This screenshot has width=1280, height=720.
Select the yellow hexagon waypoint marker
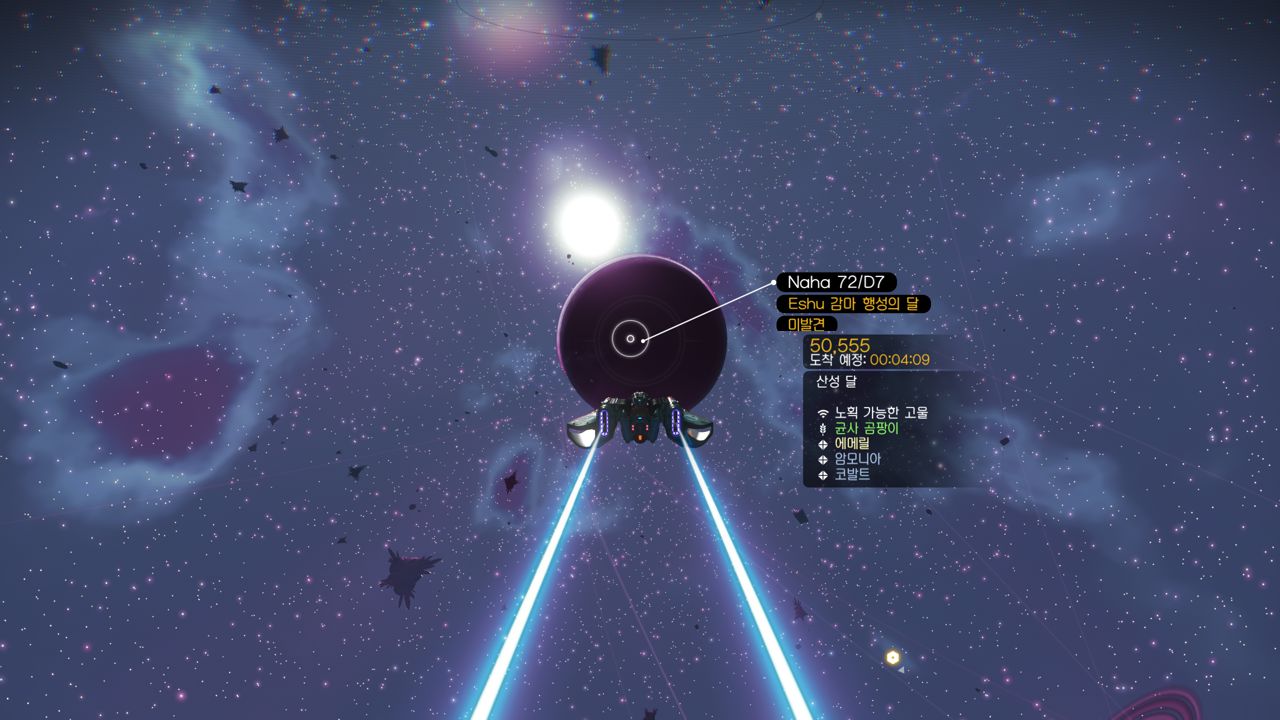(892, 657)
